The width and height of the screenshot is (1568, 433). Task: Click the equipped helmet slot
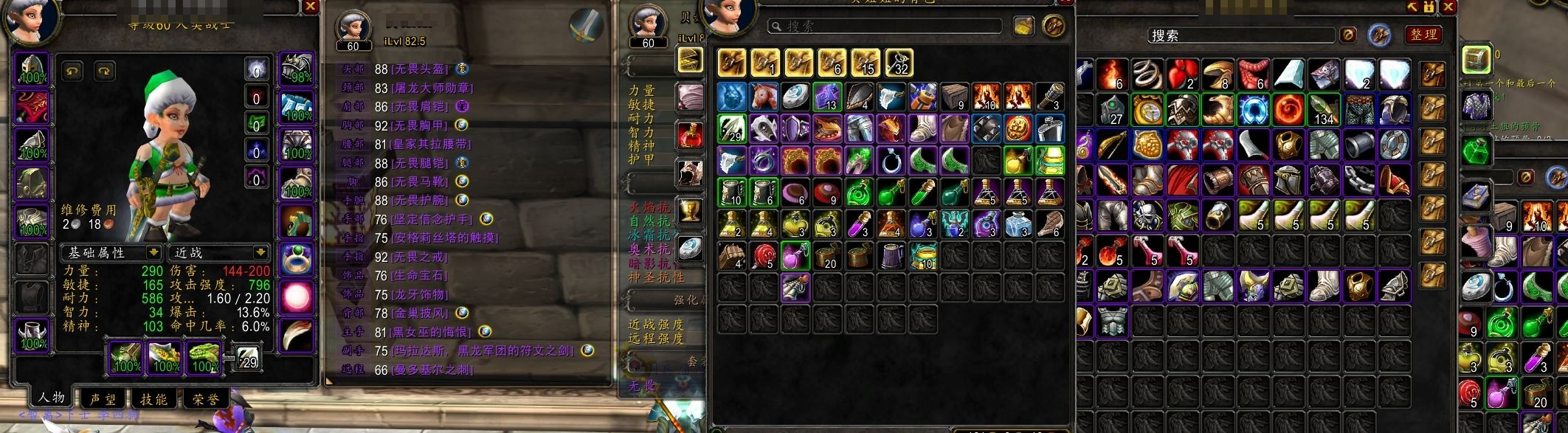pos(32,69)
